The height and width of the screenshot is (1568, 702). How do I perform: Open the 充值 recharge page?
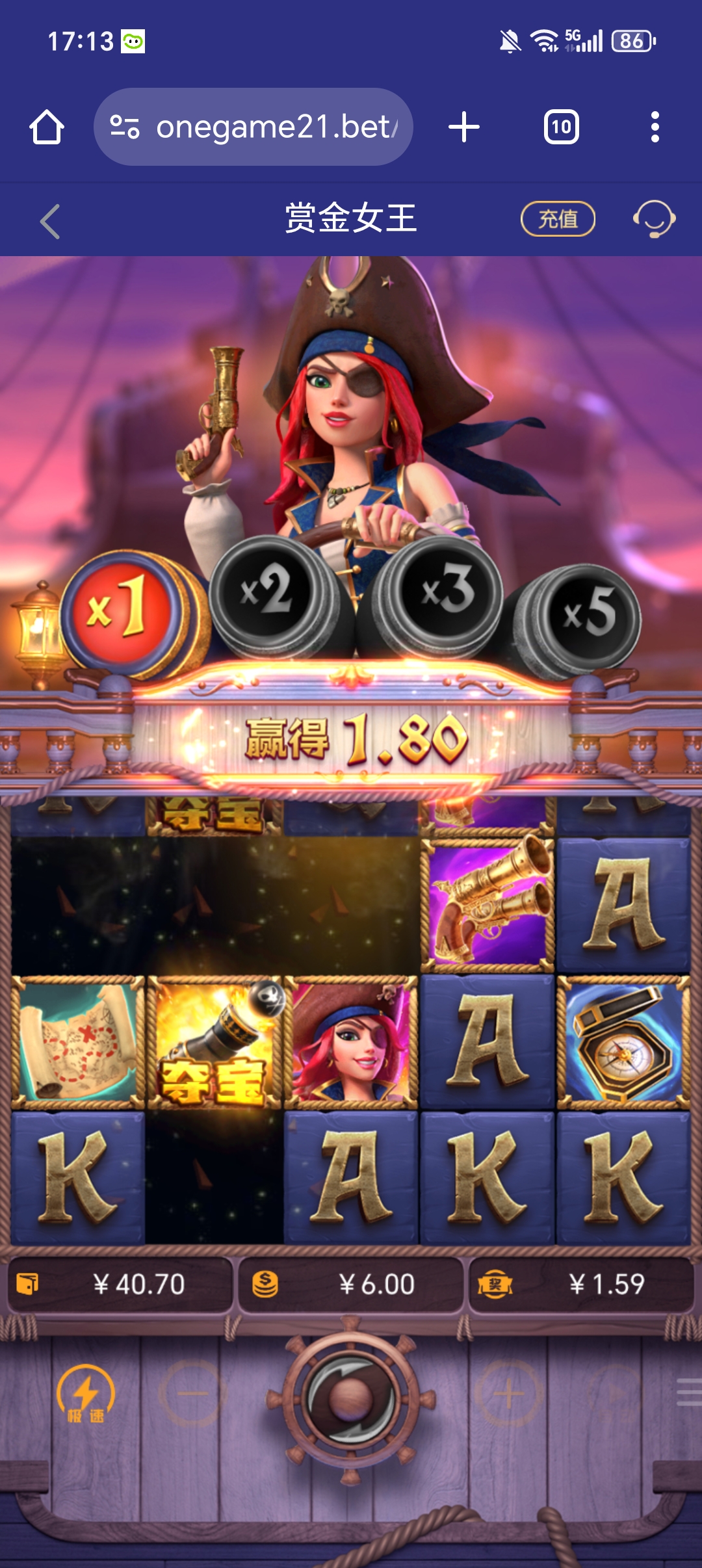(x=558, y=219)
